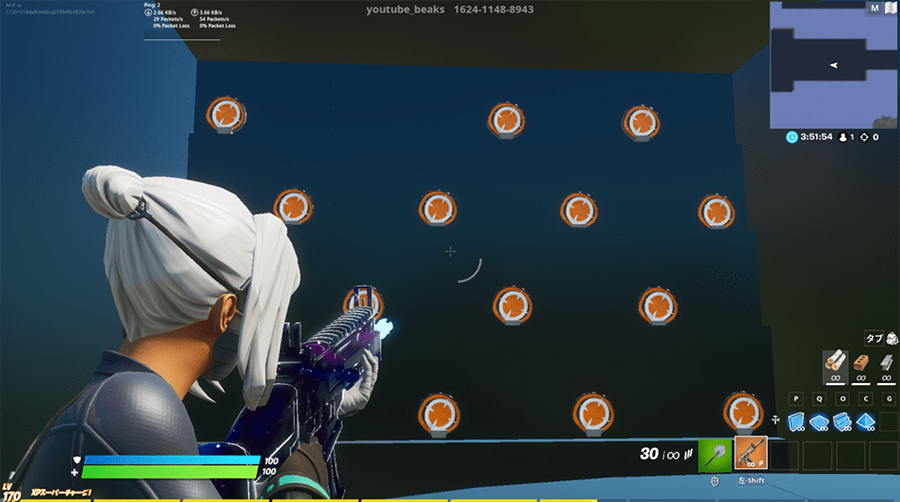Click the folded map icon

point(889,8)
